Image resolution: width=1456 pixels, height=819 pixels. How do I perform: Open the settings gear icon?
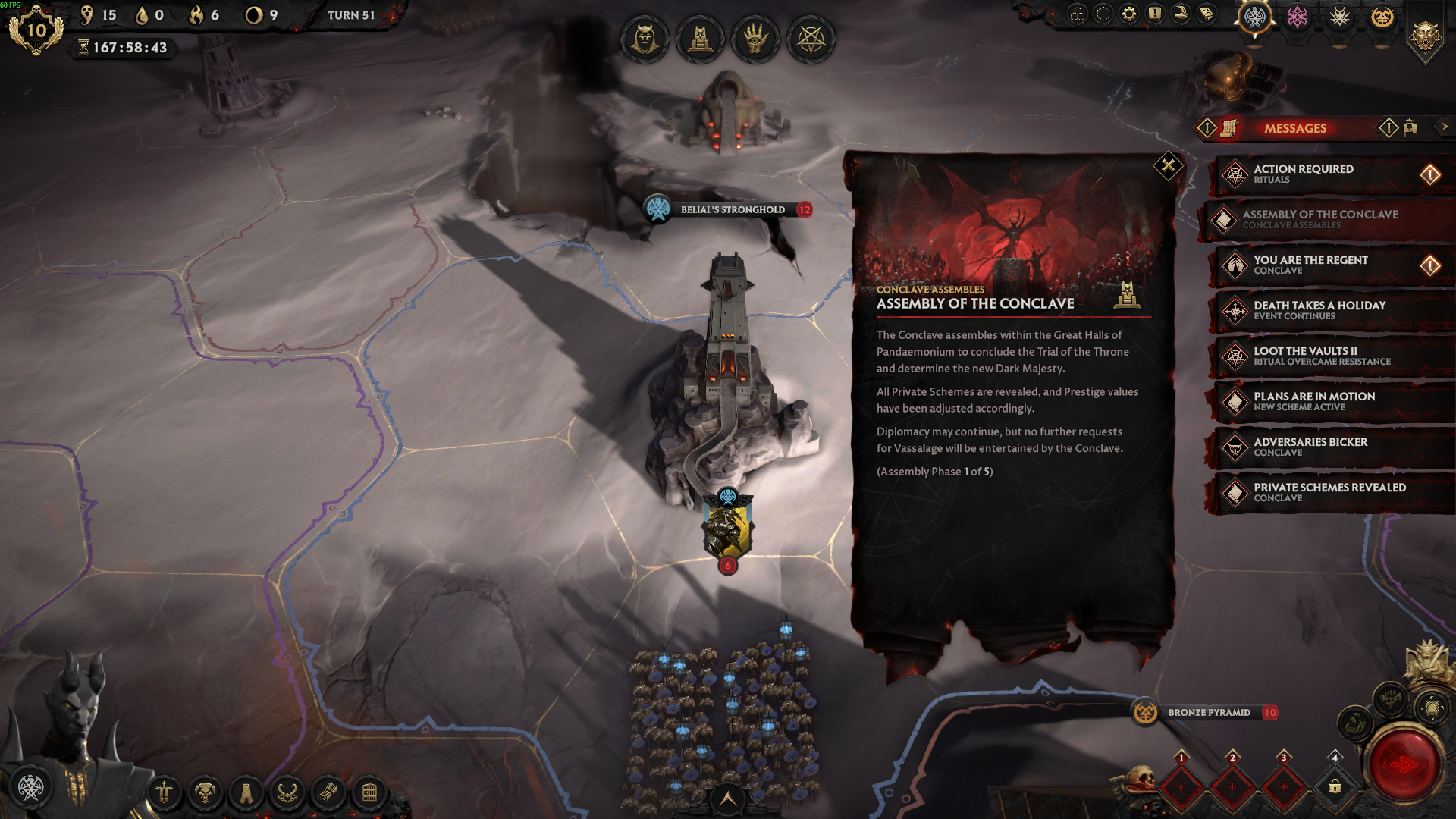[x=1129, y=14]
